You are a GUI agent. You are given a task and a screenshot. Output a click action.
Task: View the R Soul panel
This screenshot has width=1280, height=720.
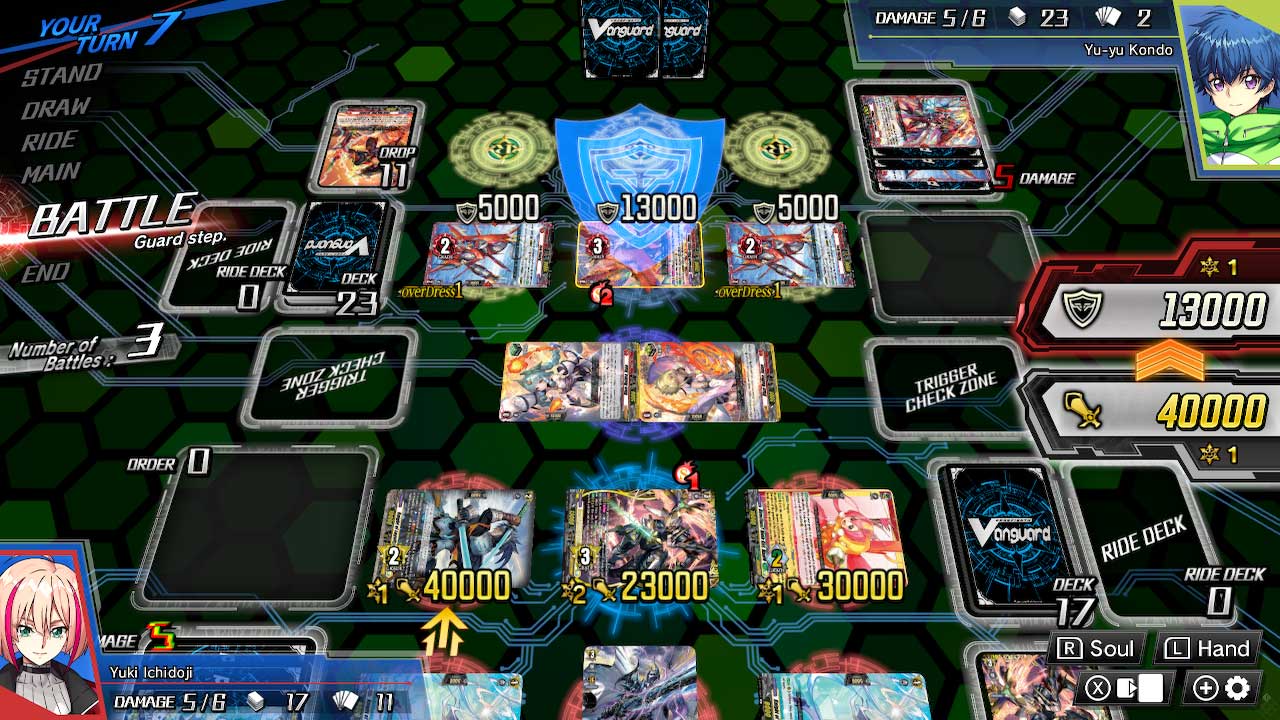click(1099, 648)
